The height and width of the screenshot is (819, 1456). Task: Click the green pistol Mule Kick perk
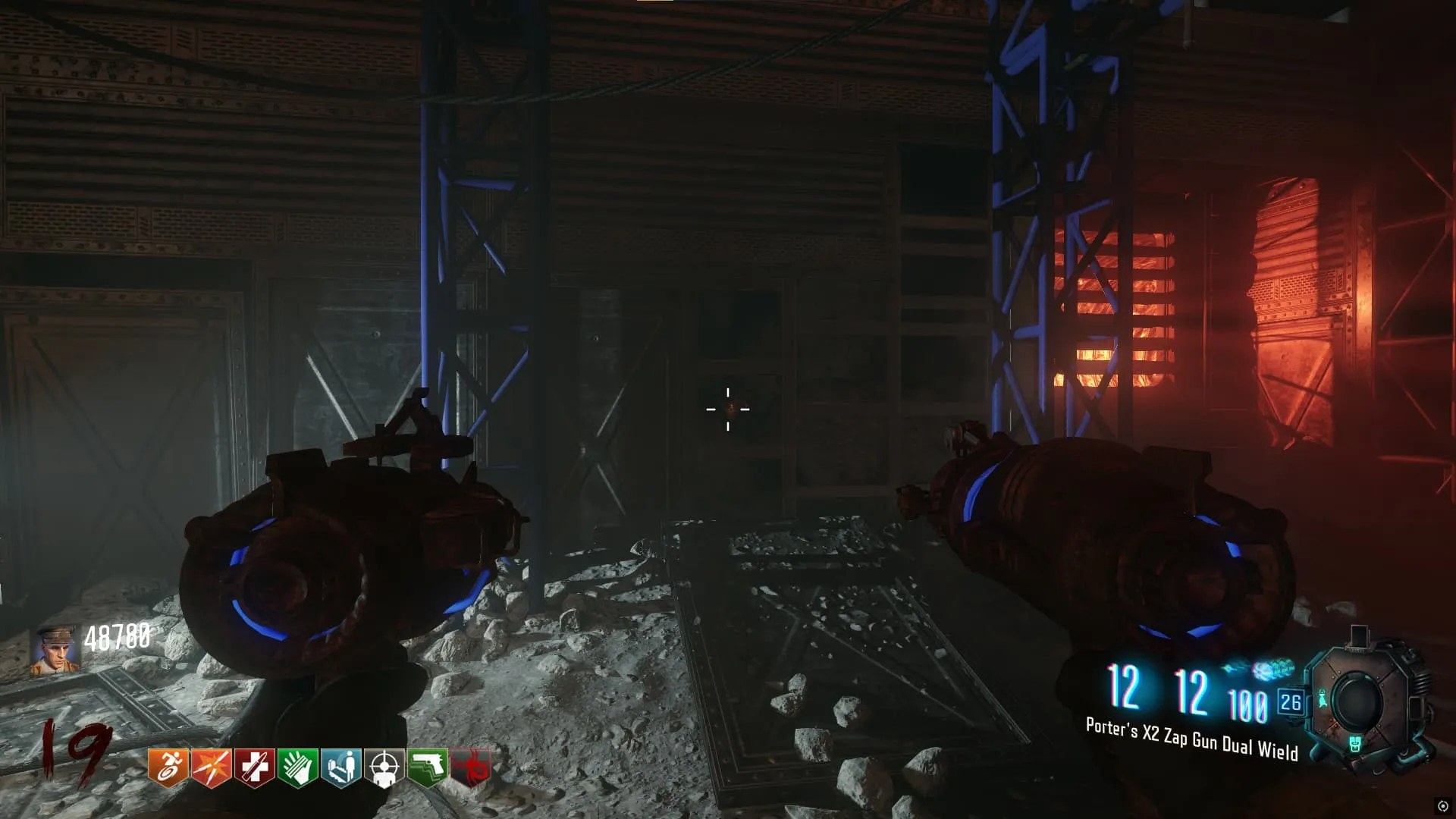(428, 767)
